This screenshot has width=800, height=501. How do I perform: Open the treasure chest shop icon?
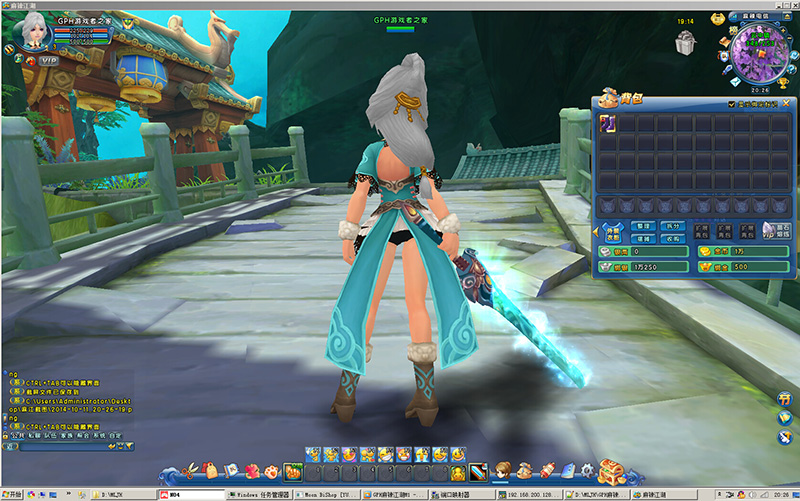[x=611, y=469]
